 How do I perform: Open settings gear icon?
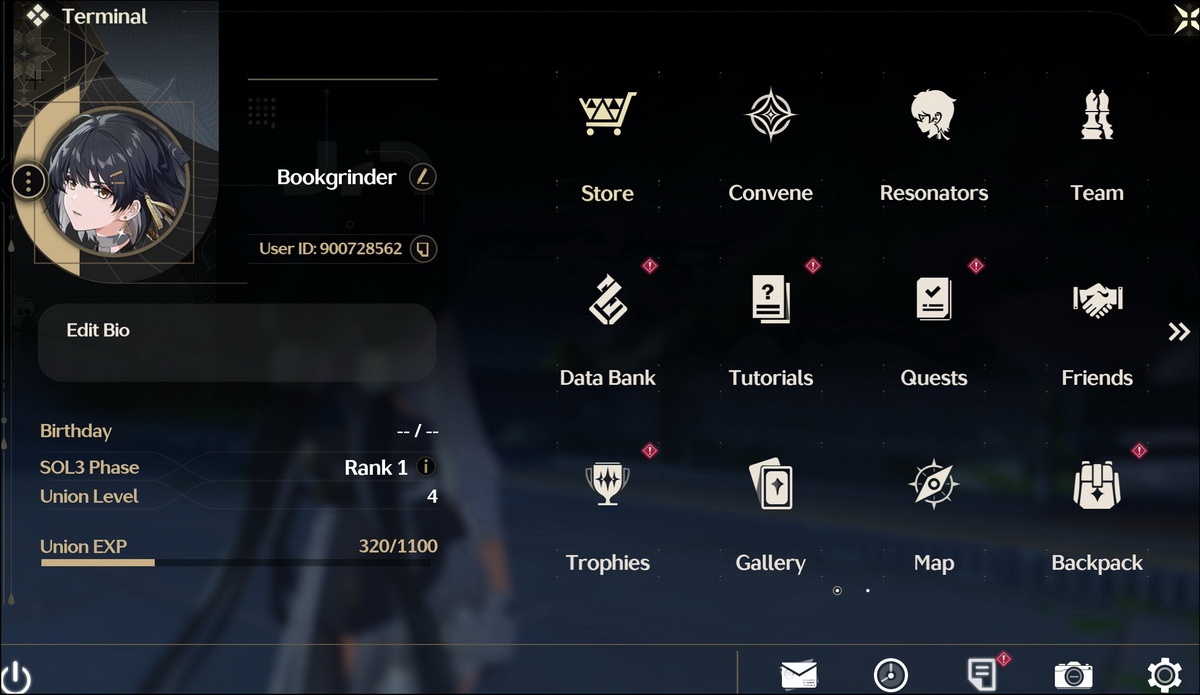point(1164,675)
